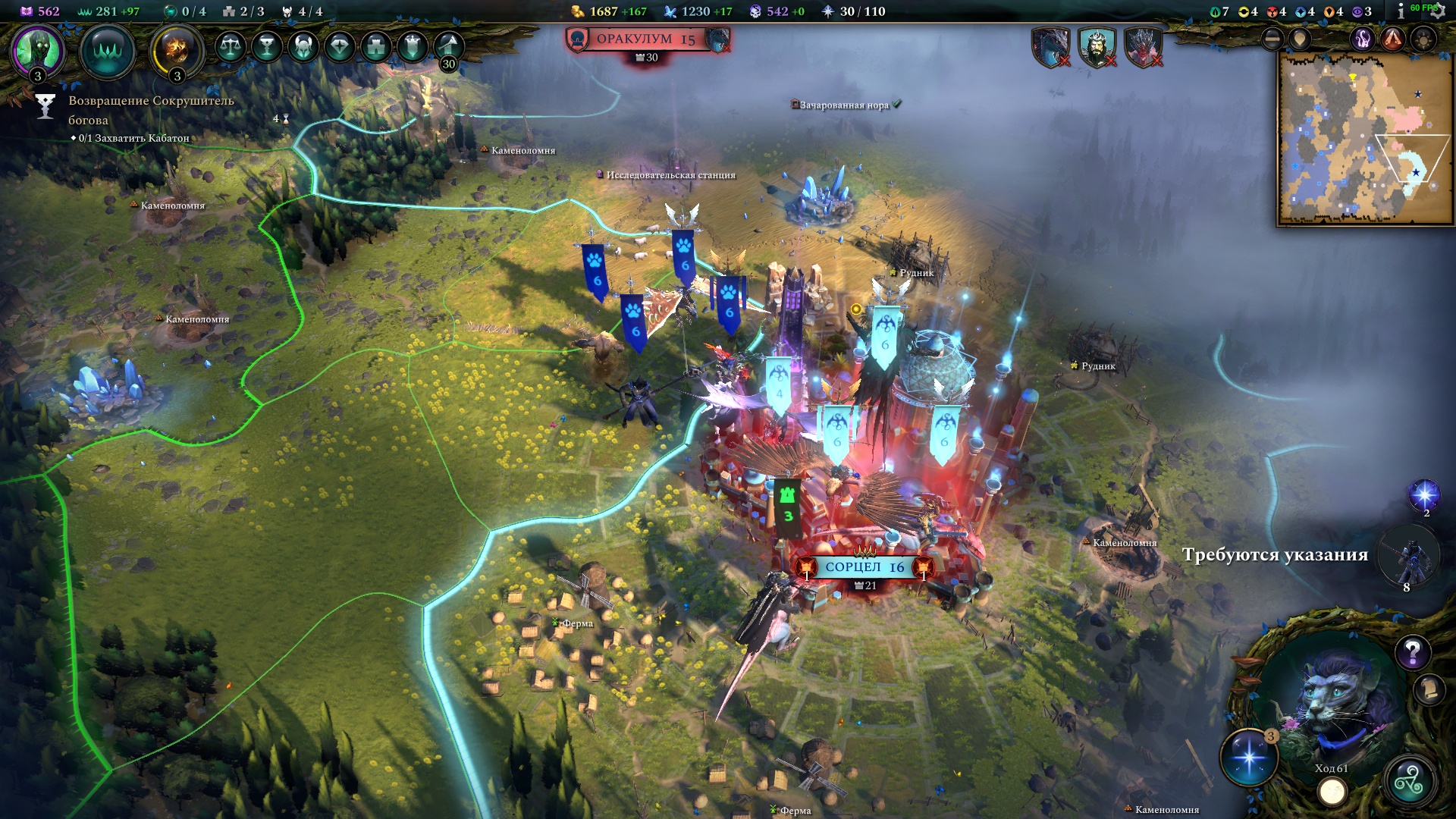
Task: Open the chalice quests button
Action: [266, 47]
